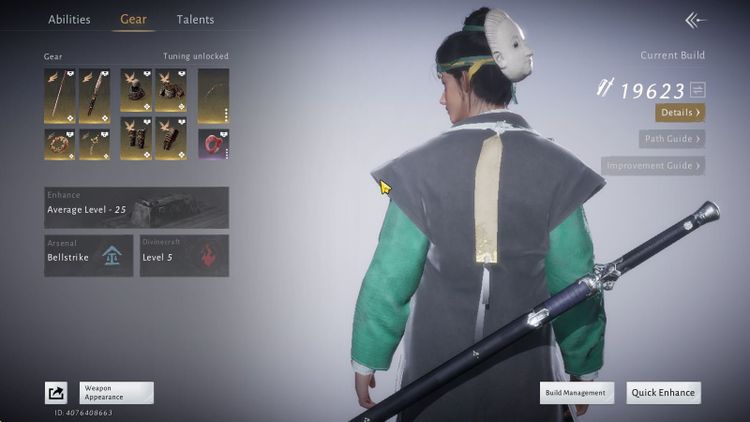Open build Details
The image size is (750, 422).
tap(680, 113)
